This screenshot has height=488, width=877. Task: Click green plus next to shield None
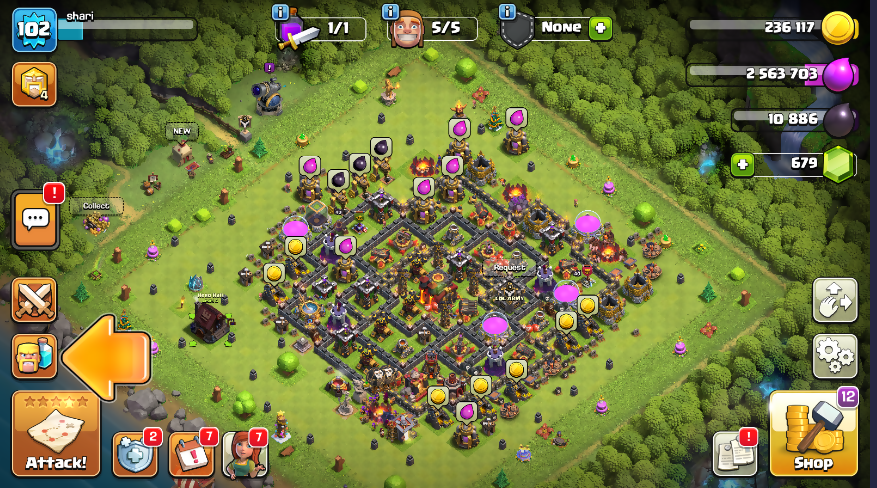600,28
